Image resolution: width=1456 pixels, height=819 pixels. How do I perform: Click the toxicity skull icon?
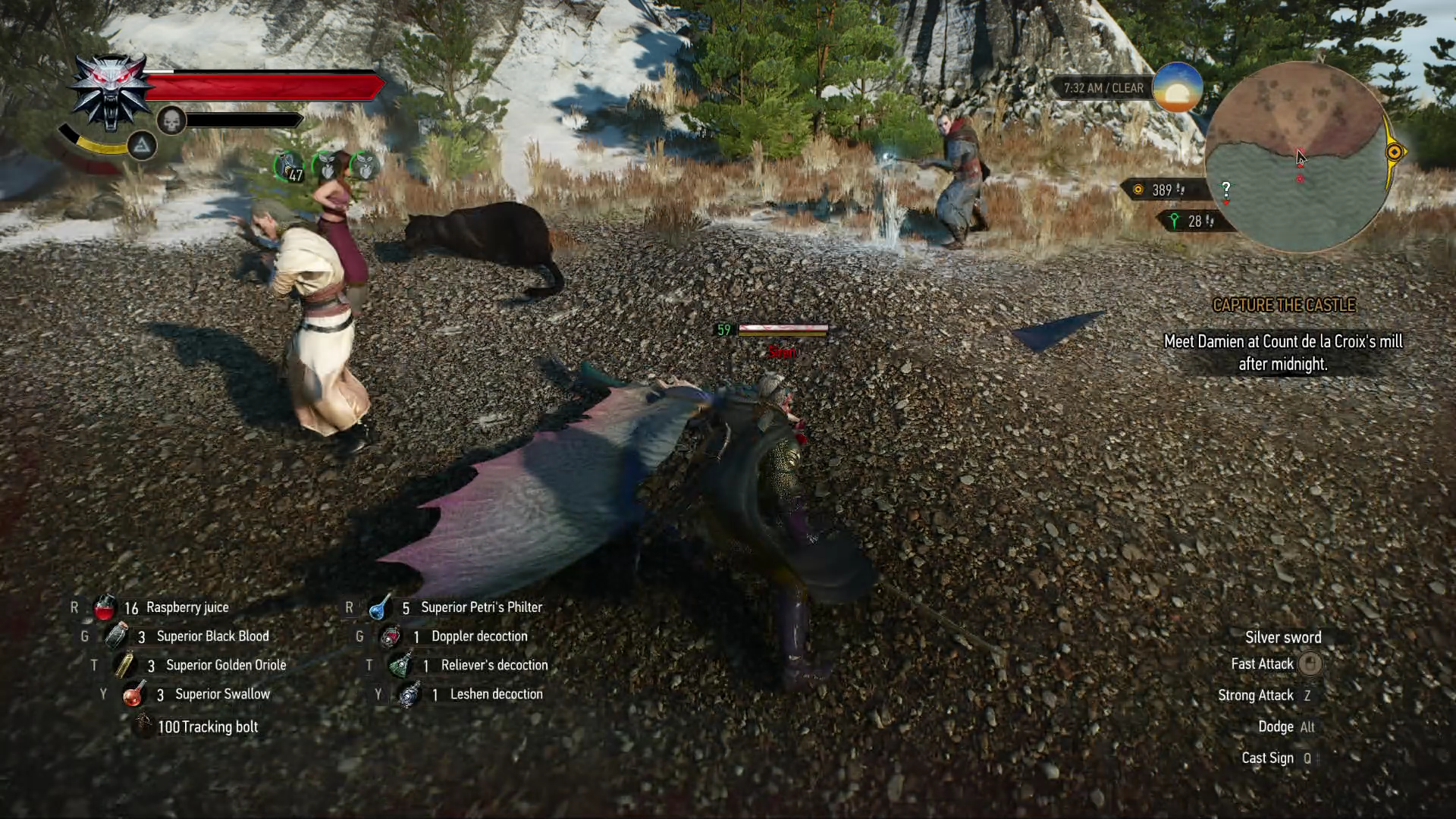point(171,120)
